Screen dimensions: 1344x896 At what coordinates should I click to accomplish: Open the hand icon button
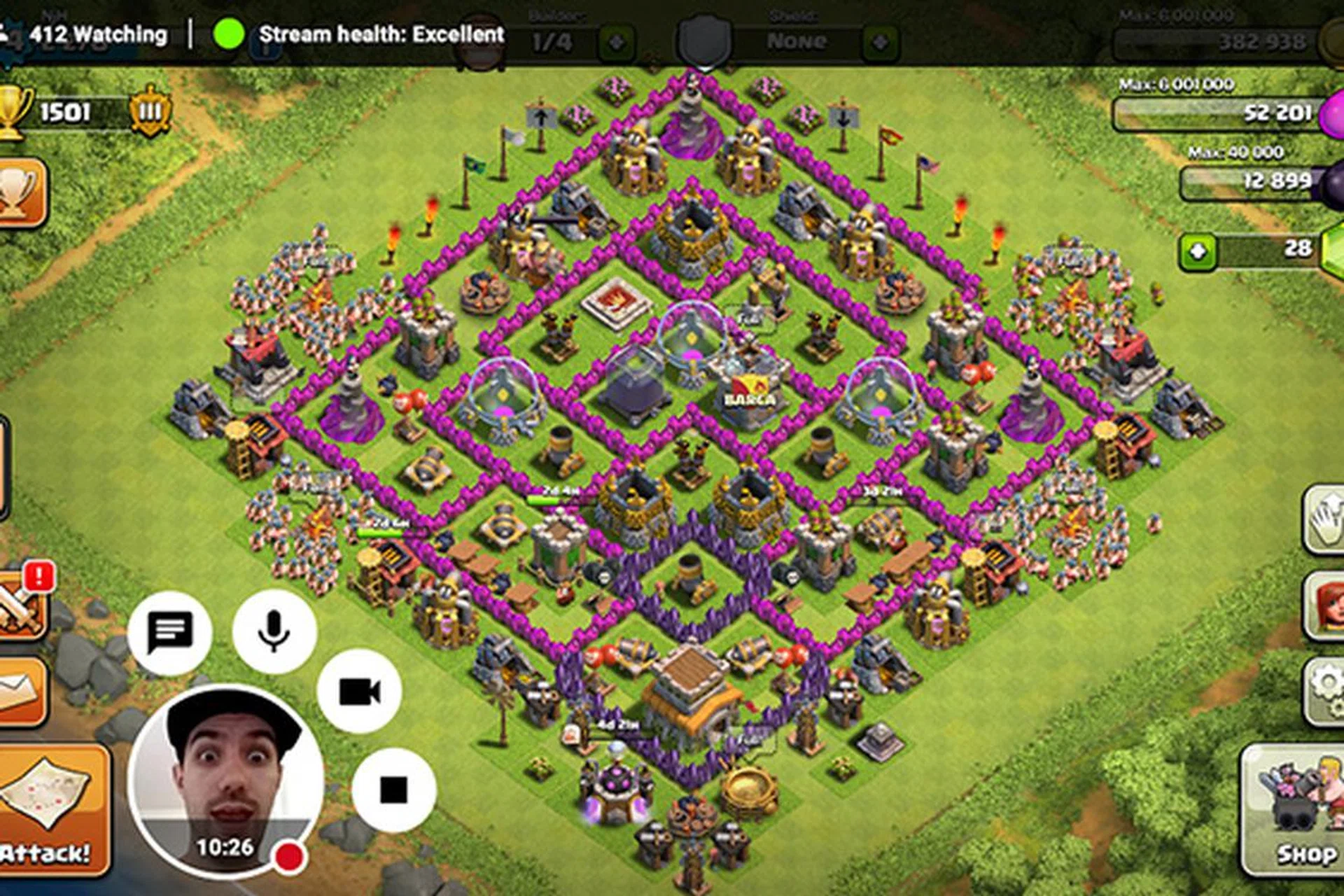(1325, 519)
